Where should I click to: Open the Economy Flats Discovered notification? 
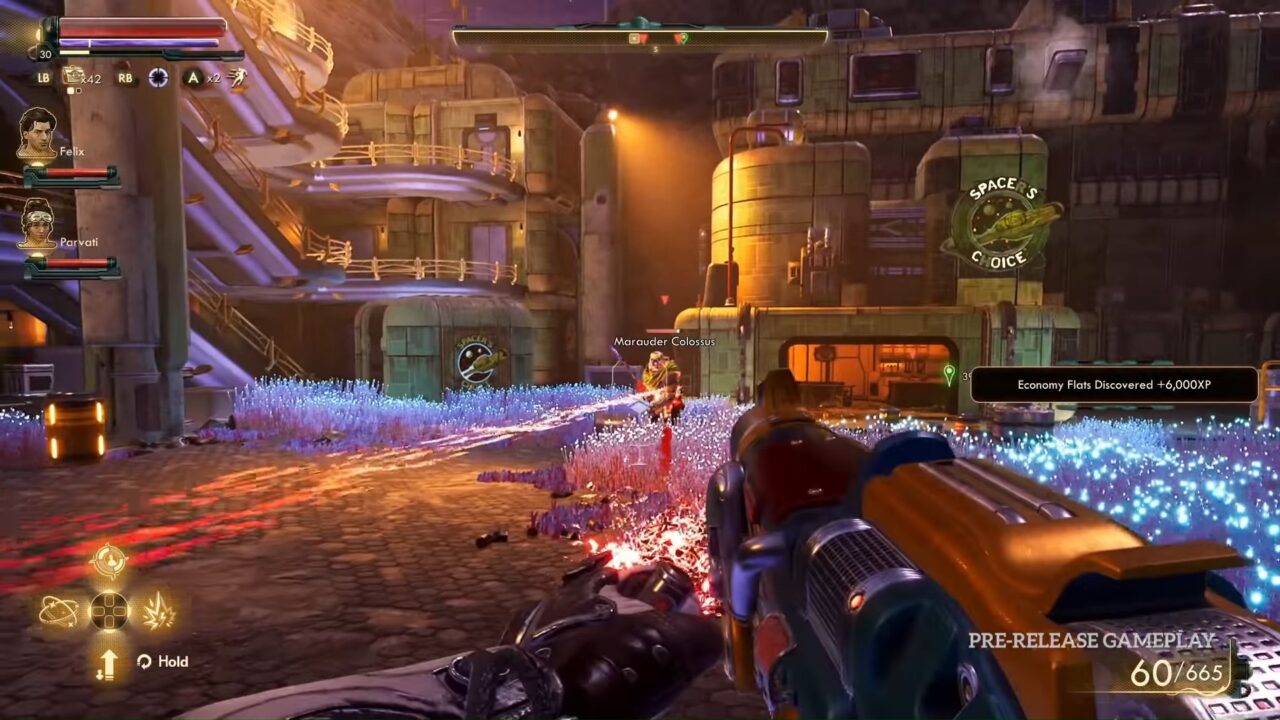point(1114,385)
